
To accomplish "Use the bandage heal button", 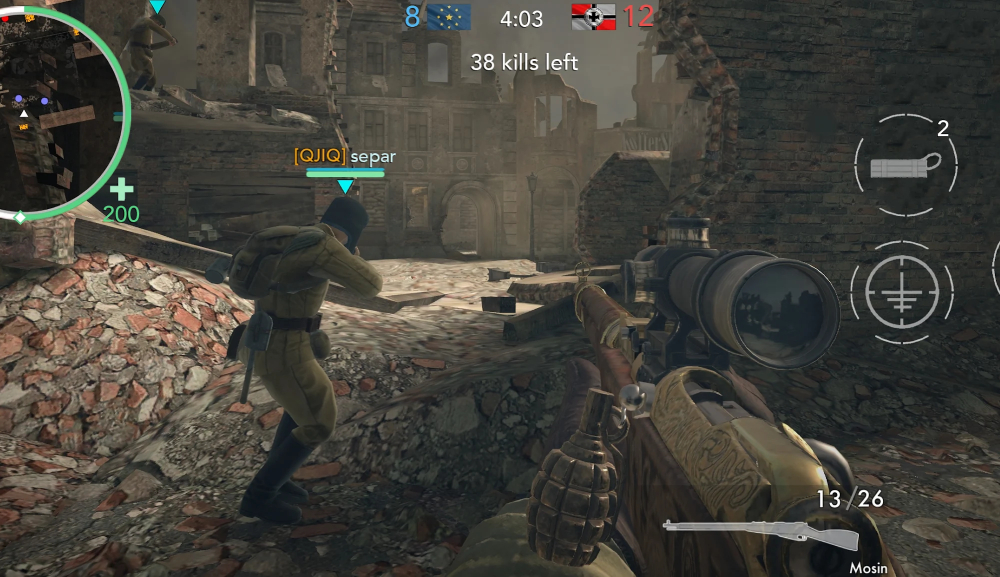I will click(905, 164).
